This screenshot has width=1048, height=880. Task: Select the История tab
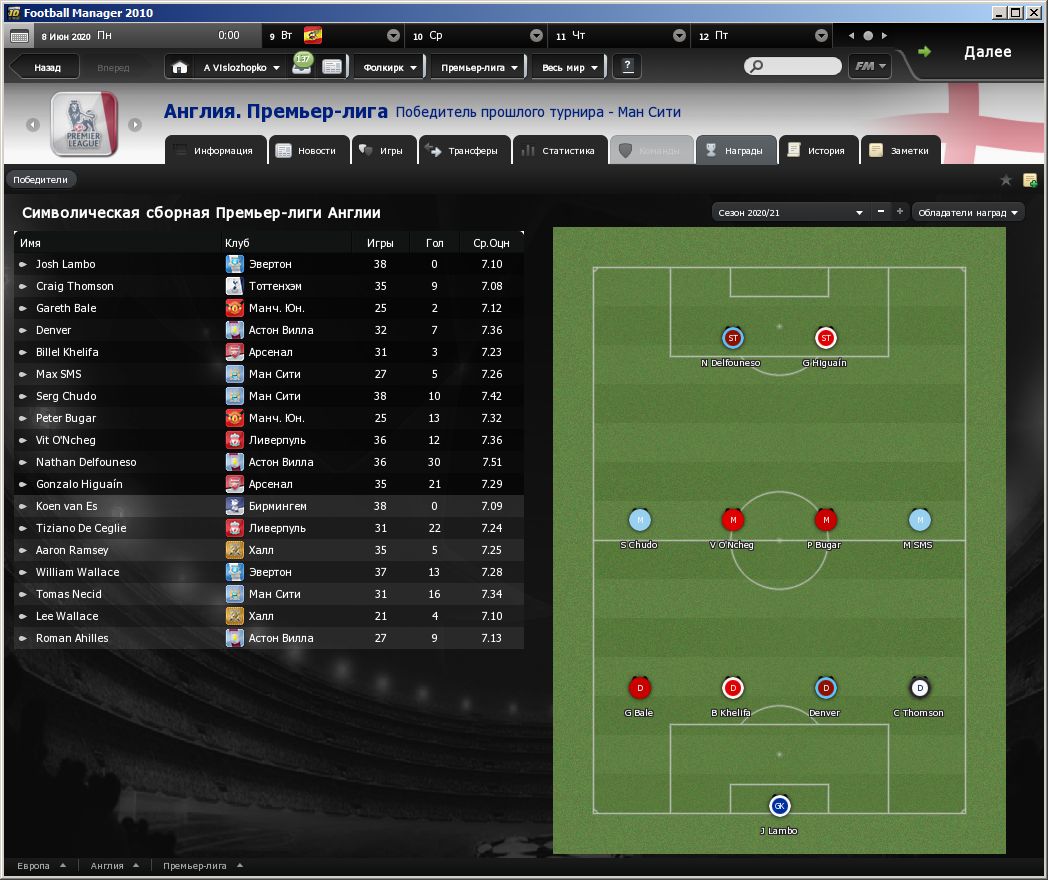click(x=816, y=151)
